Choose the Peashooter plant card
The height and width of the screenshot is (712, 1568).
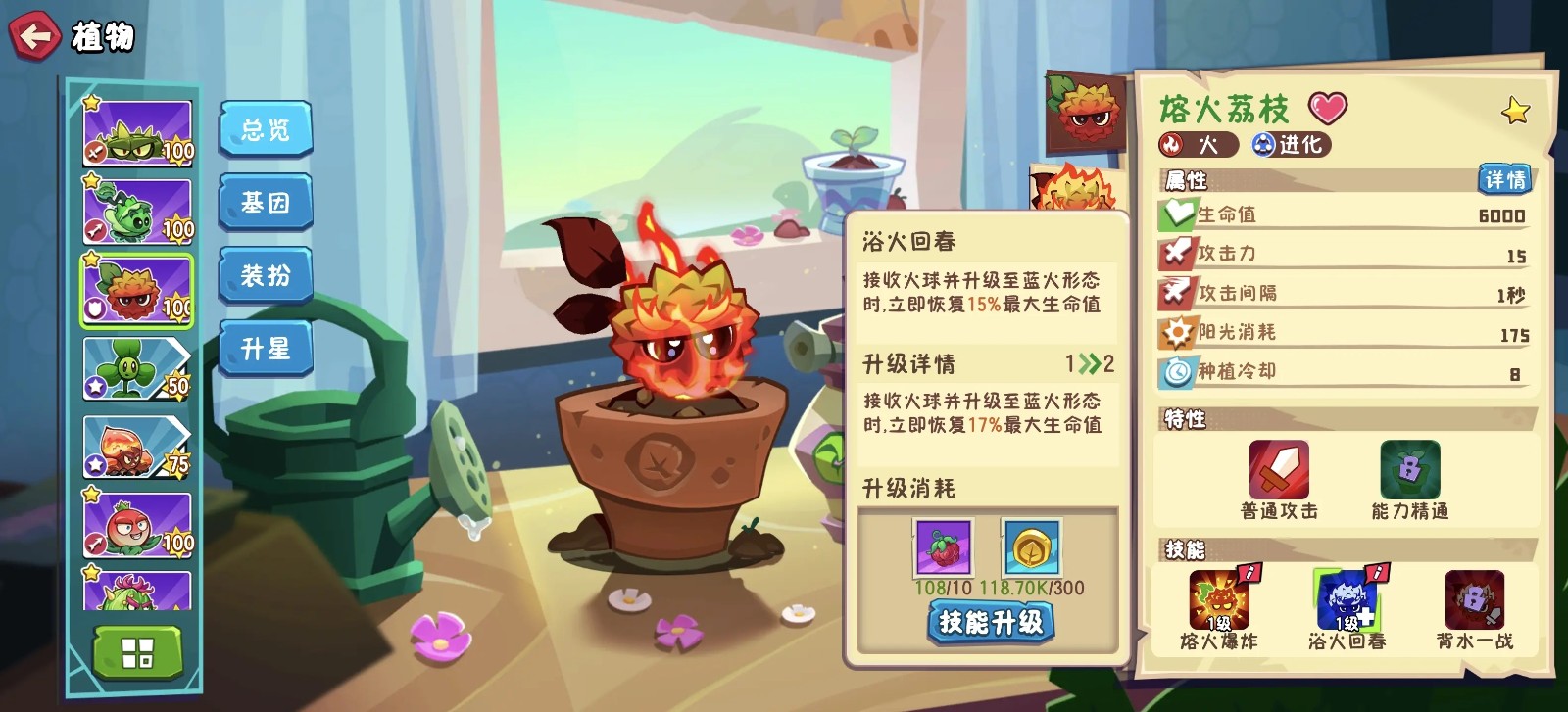(x=136, y=212)
